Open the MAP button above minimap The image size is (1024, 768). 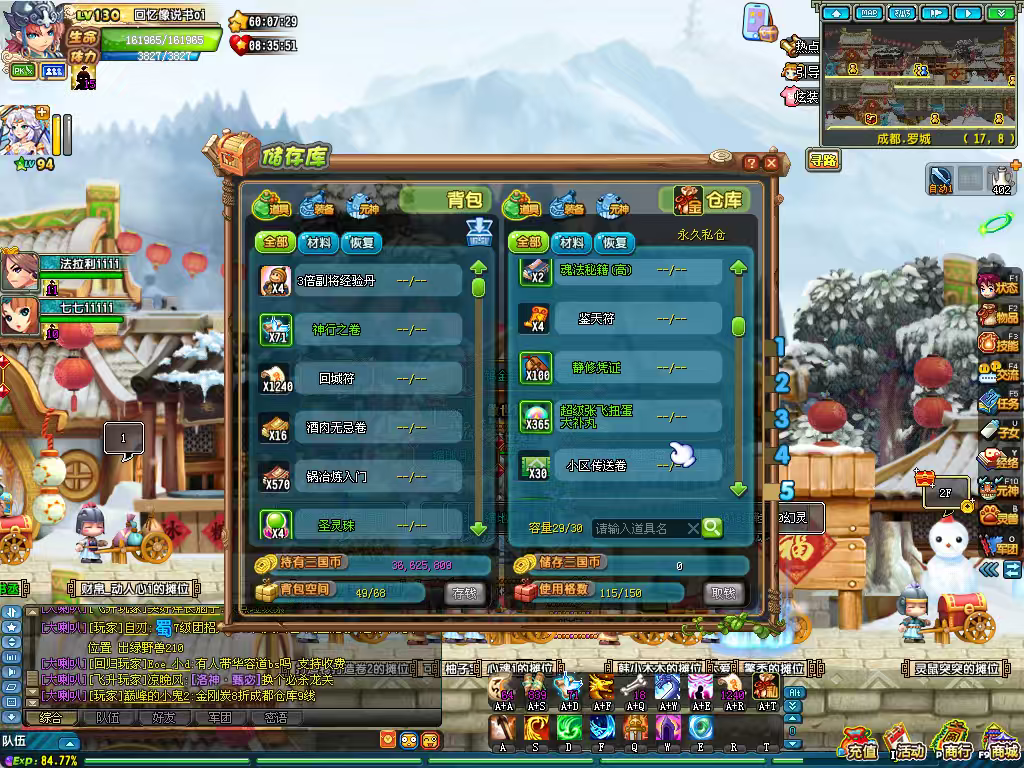[869, 13]
